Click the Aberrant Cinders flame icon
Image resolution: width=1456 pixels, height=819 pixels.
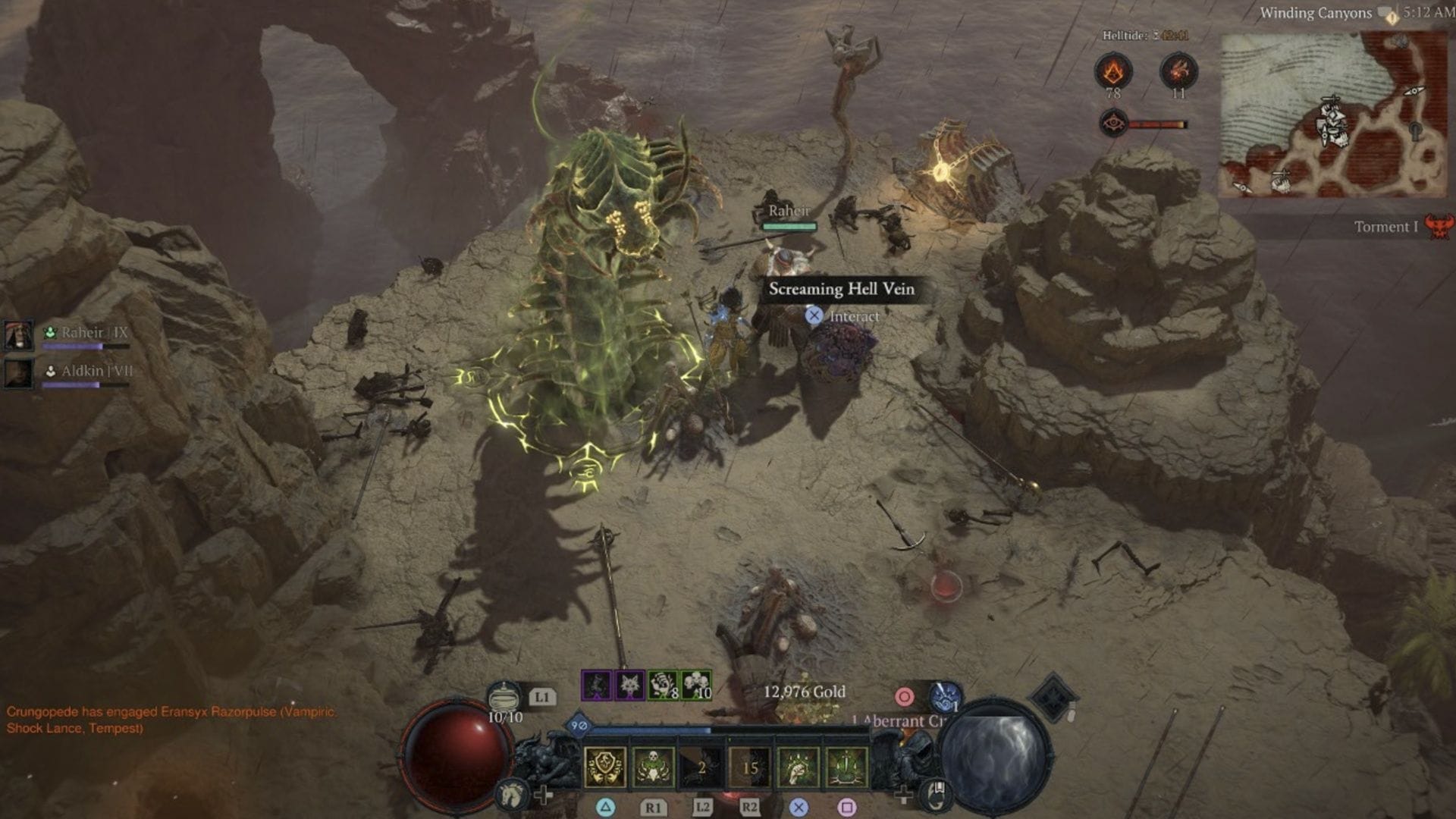click(1112, 72)
